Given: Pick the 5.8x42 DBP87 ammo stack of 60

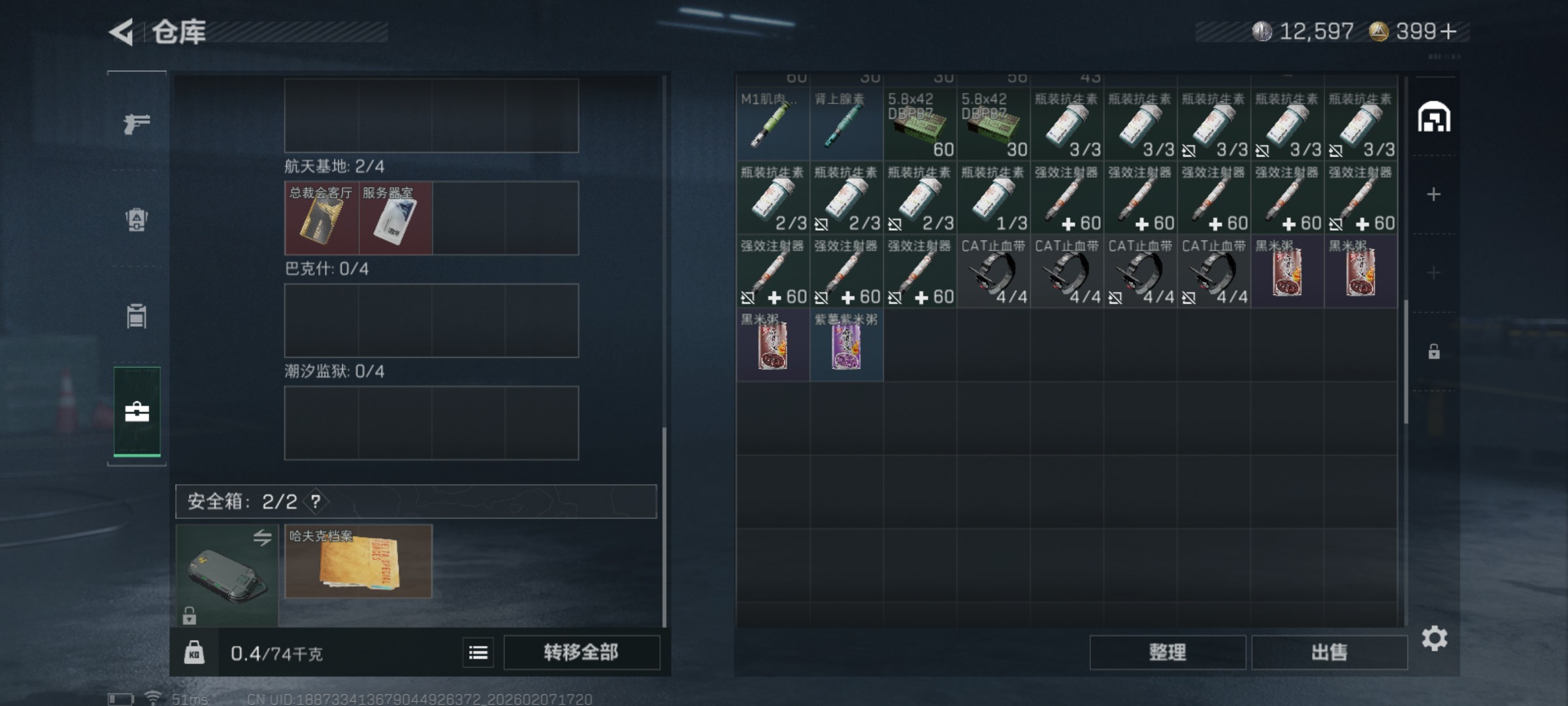Looking at the screenshot, I should 920,124.
